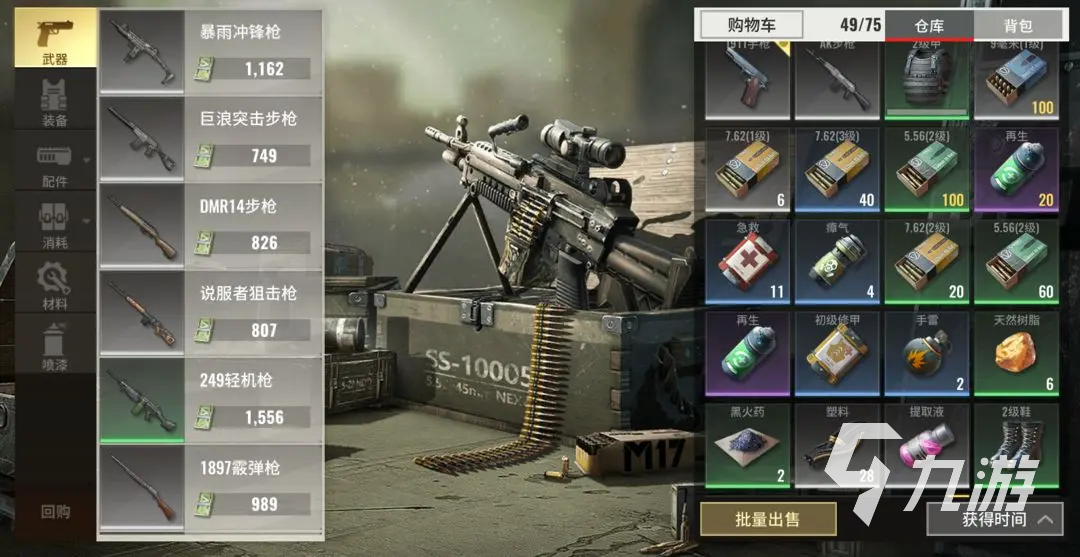
Task: Choose the 喷漆 spray paint category
Action: pos(55,347)
